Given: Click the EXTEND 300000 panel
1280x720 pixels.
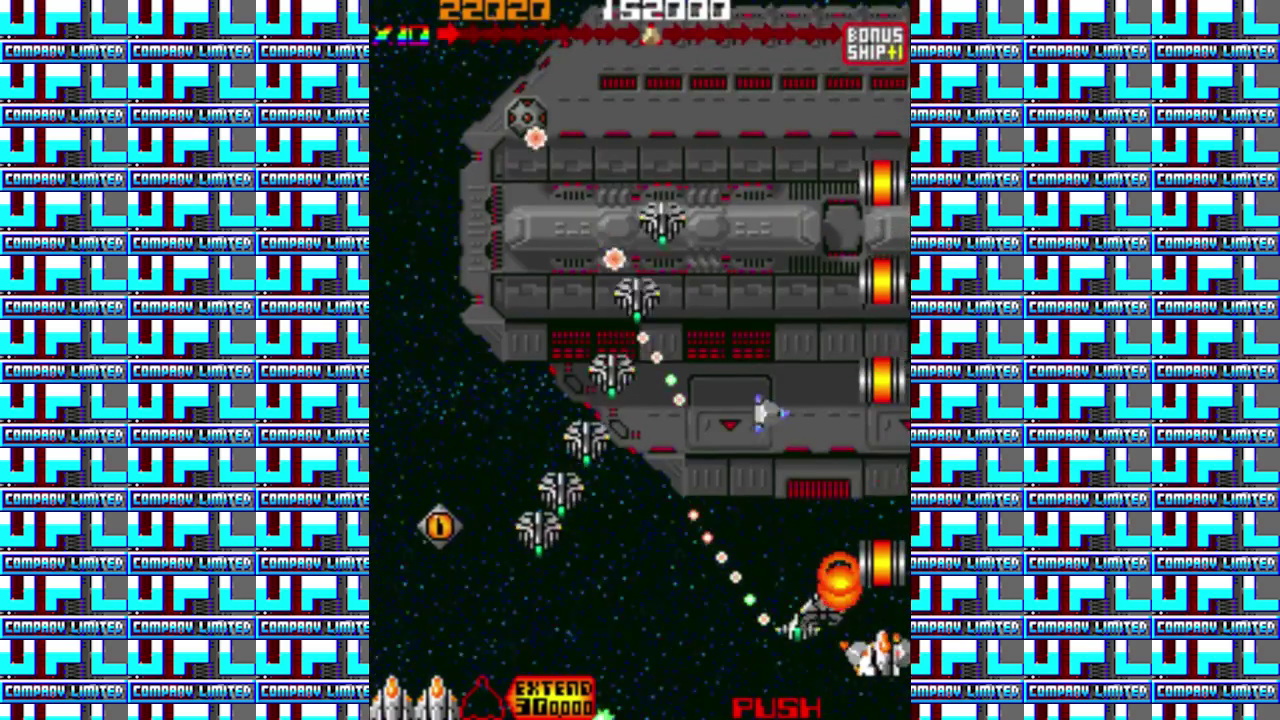Looking at the screenshot, I should click(553, 697).
